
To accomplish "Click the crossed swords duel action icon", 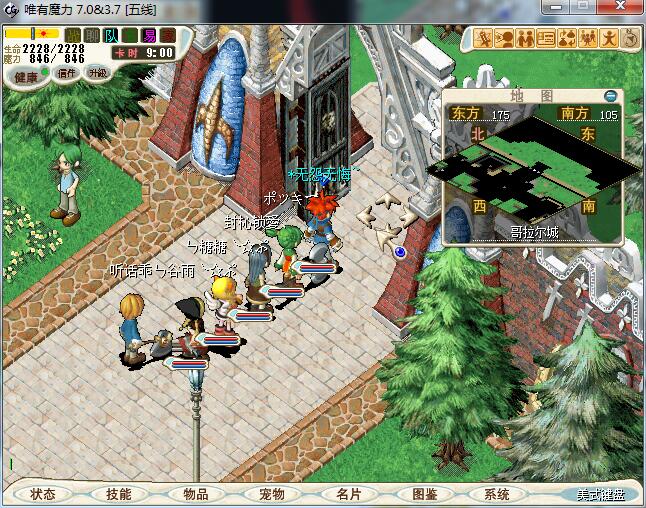I will tap(484, 39).
